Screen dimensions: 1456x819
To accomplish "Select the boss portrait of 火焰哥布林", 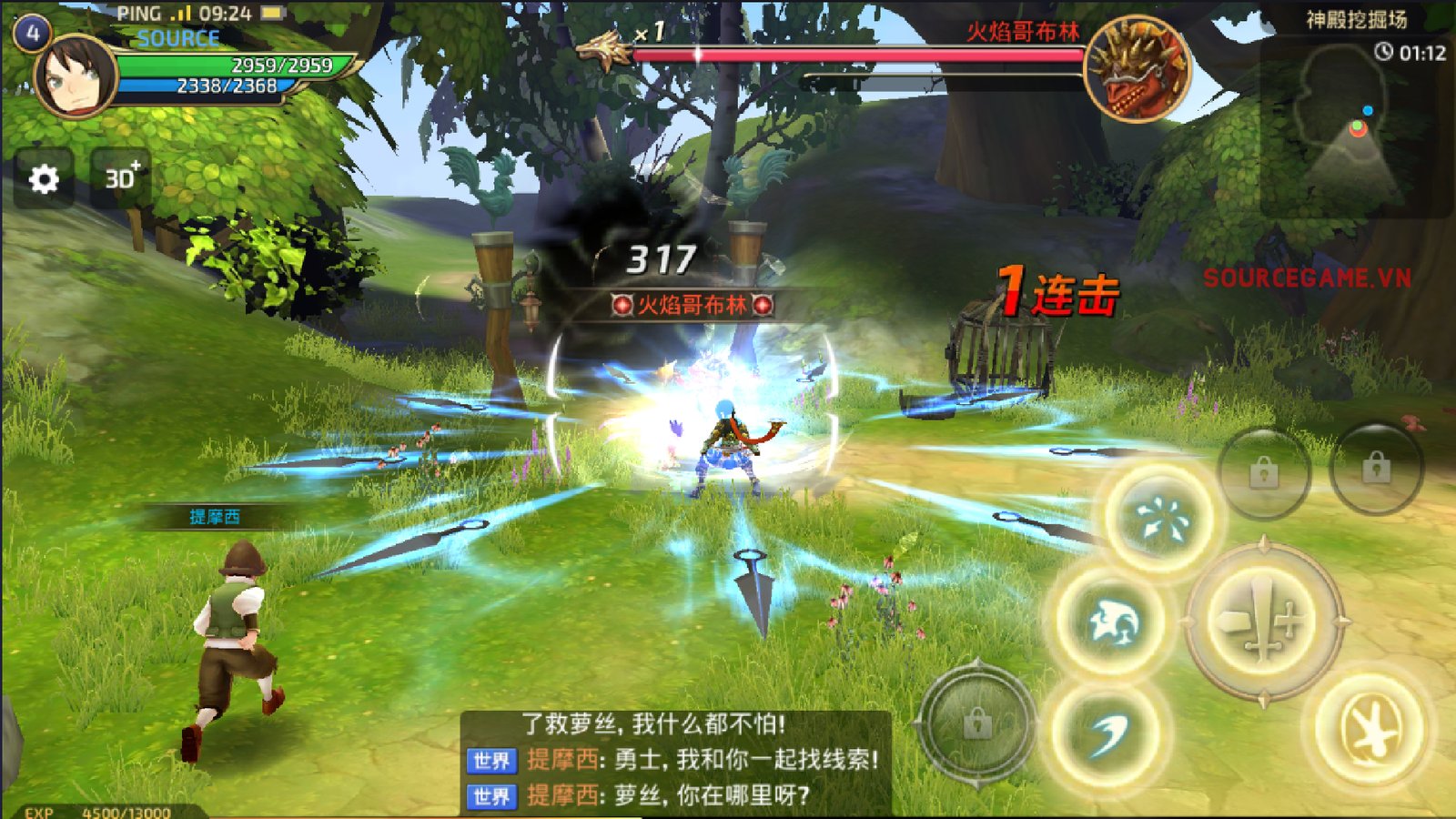I will 1137,69.
